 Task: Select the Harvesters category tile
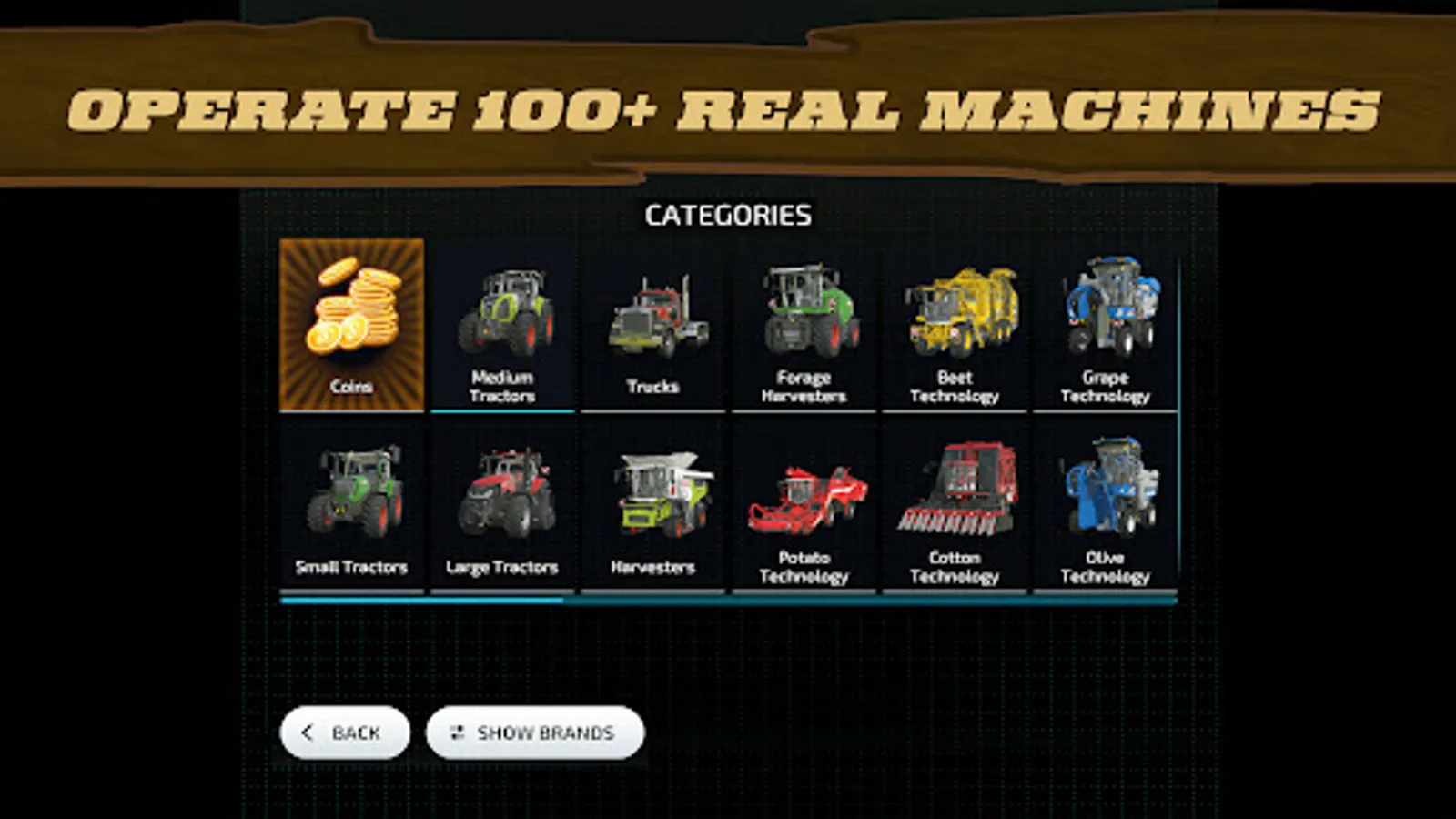[x=653, y=505]
